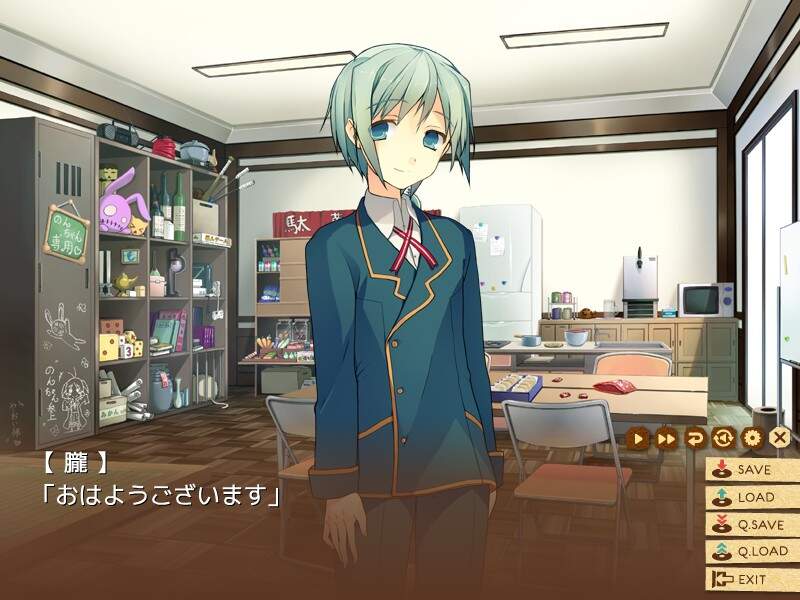Click the return arrow icon

pyautogui.click(x=694, y=438)
